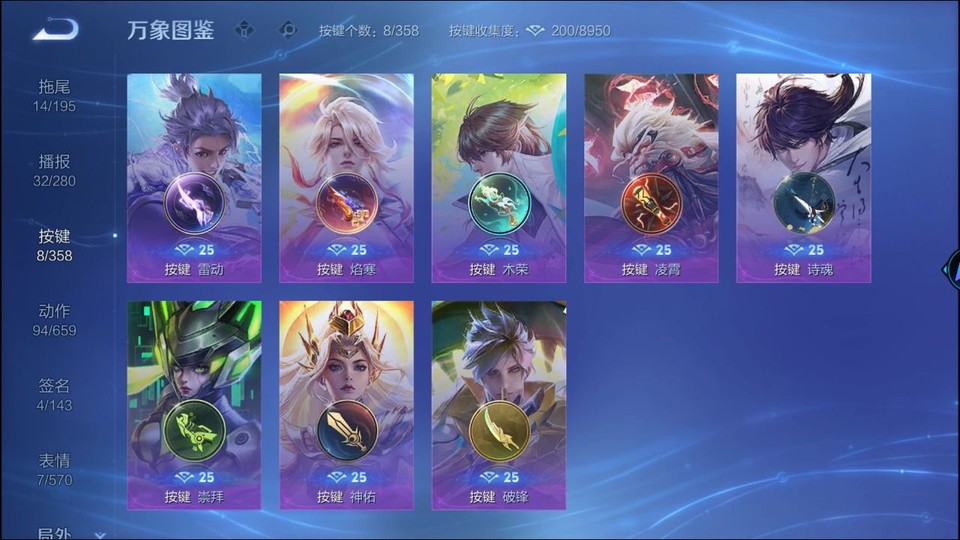Open the 崇拜 button skin card
The height and width of the screenshot is (540, 960).
point(194,405)
